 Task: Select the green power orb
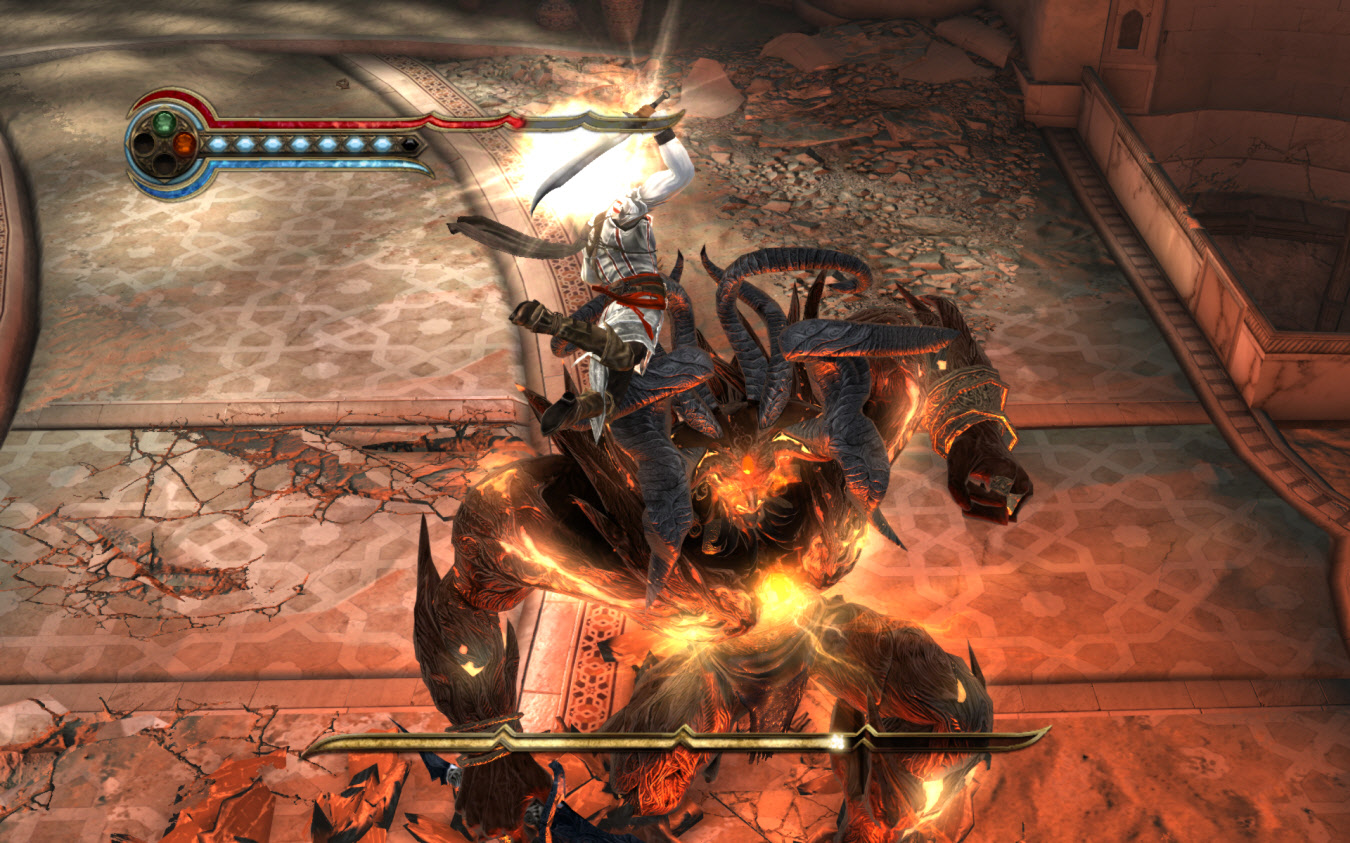tap(164, 123)
